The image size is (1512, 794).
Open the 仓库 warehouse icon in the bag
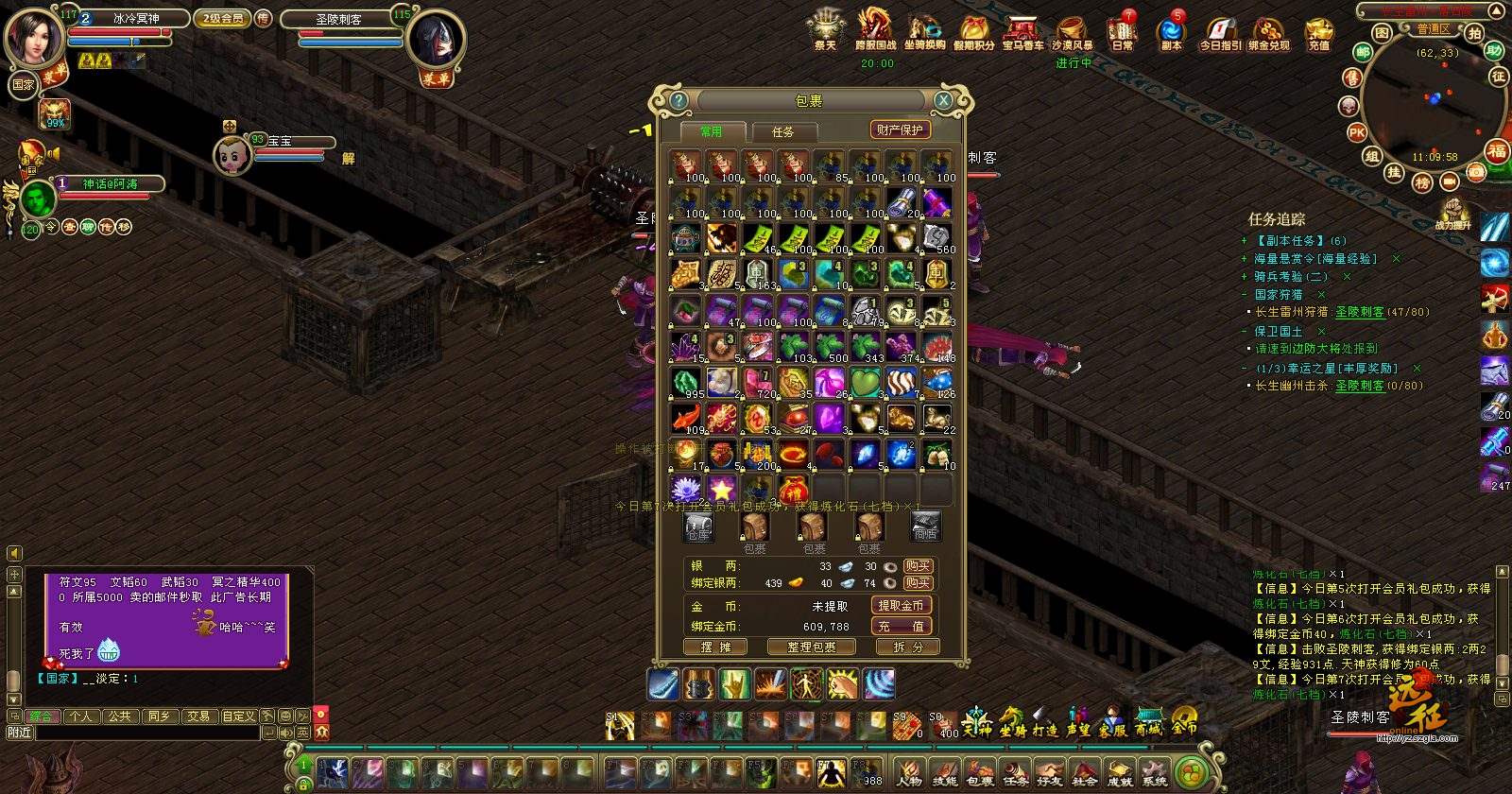click(x=698, y=527)
